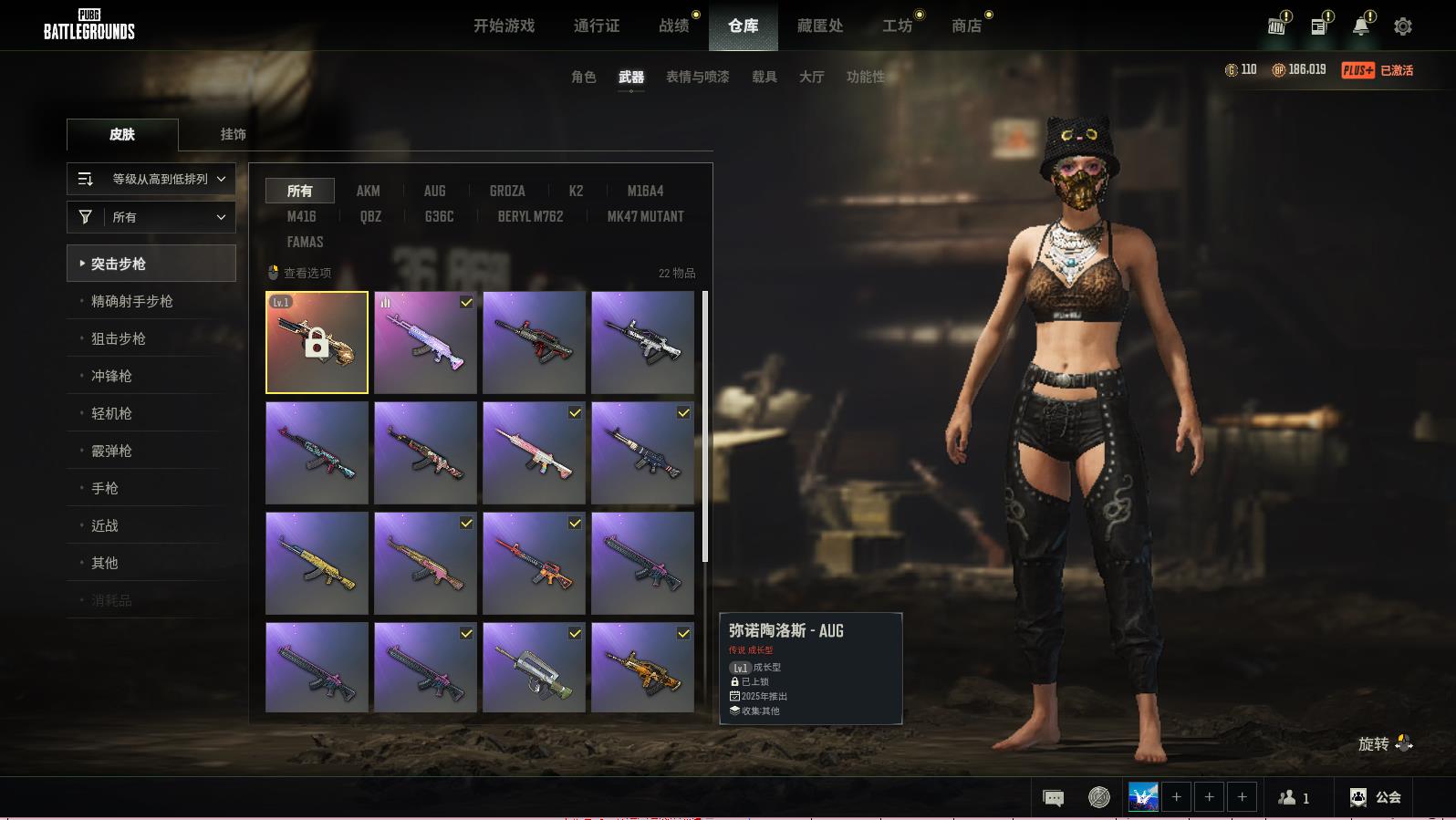Choose the 冲锋枪 weapon category

[111, 376]
